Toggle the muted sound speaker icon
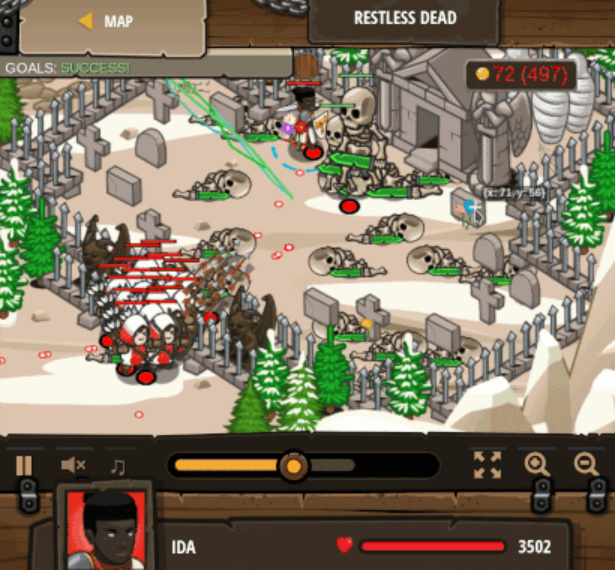The width and height of the screenshot is (615, 570). 73,465
